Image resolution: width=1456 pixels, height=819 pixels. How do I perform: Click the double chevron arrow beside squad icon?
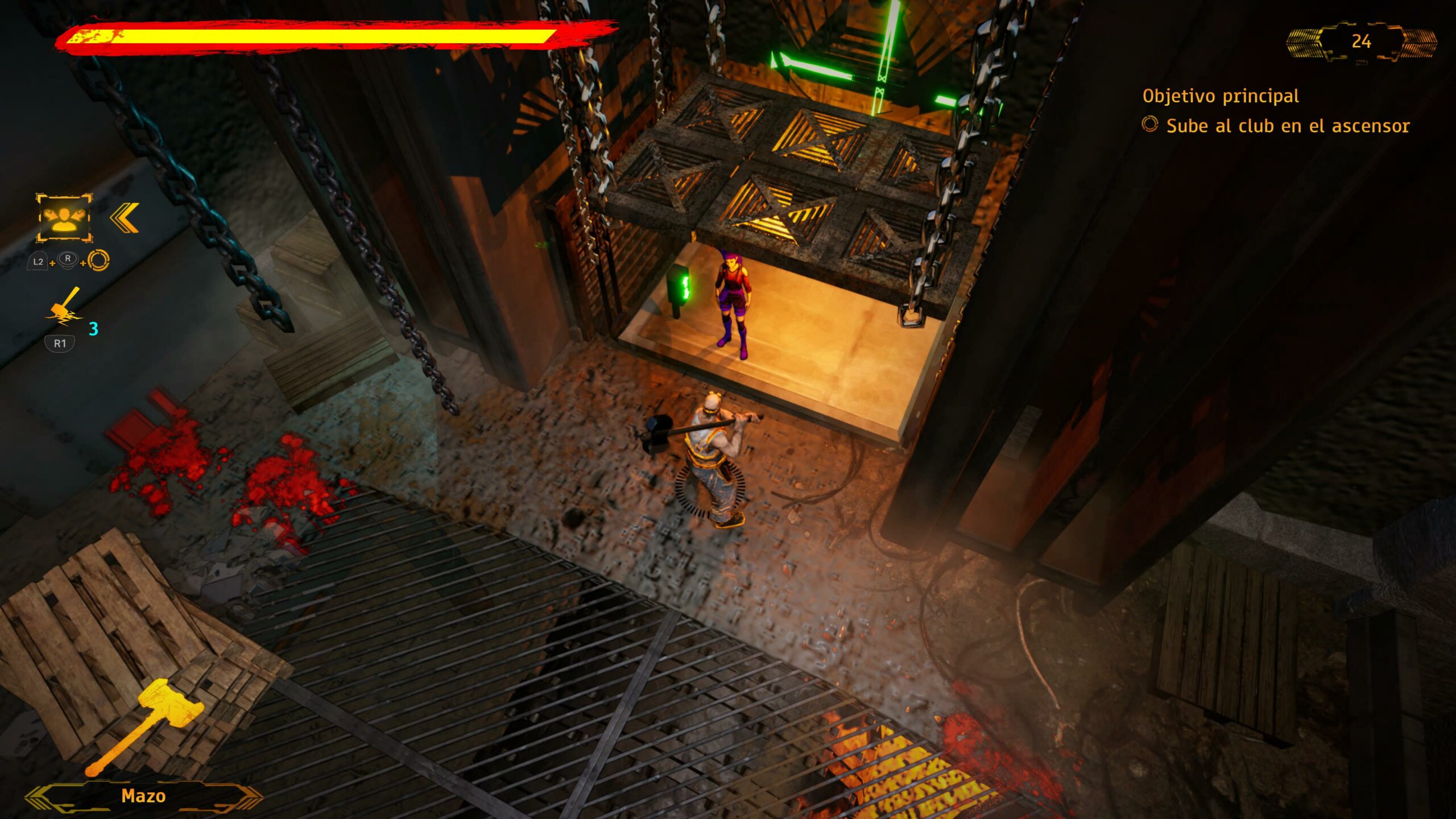tap(125, 218)
